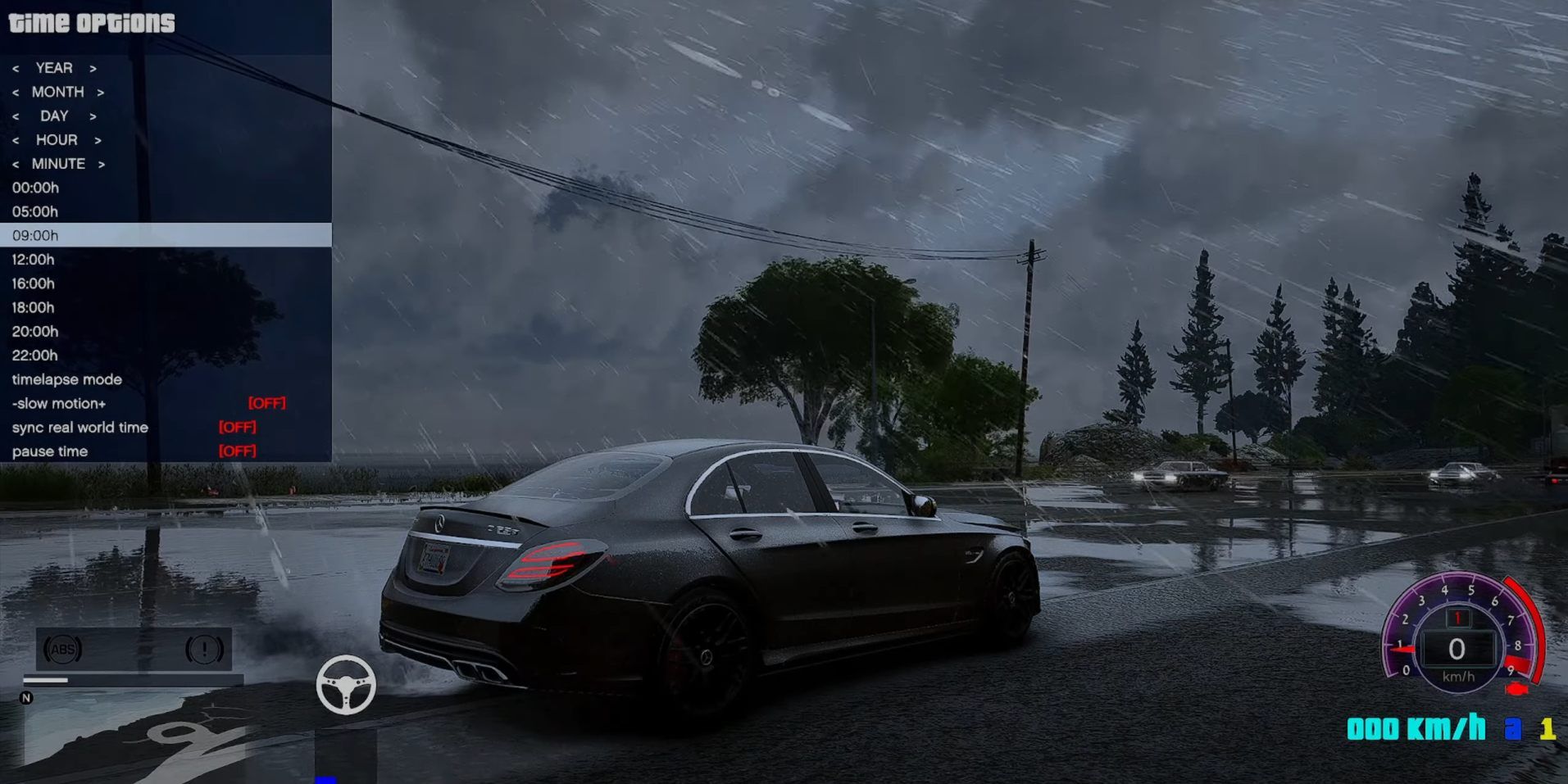Select the YEAR menu entry
The width and height of the screenshot is (1568, 784).
tap(54, 68)
